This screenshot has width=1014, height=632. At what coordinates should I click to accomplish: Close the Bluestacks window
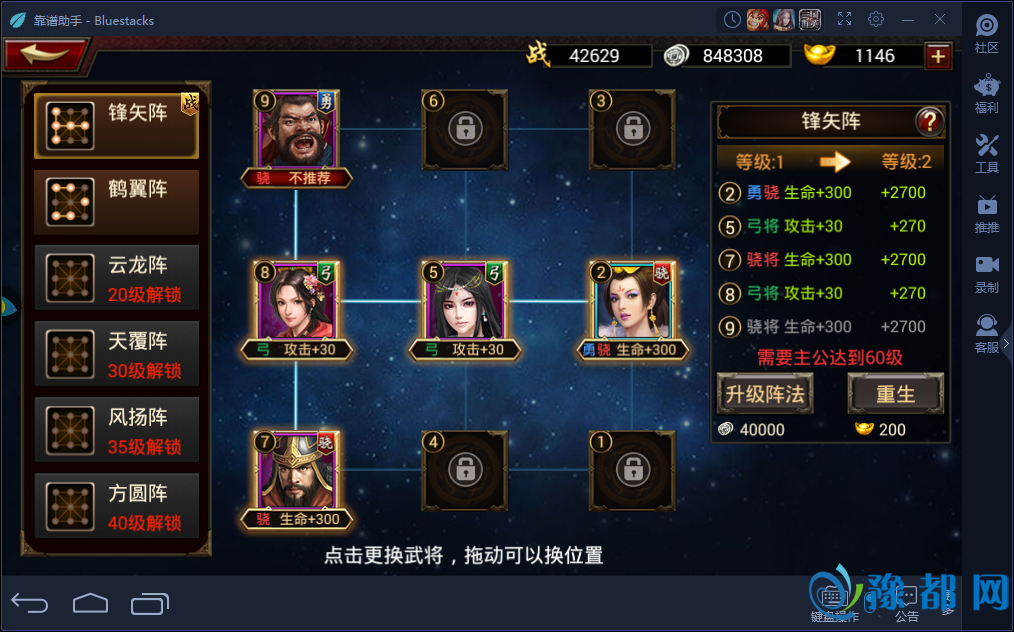coord(940,19)
